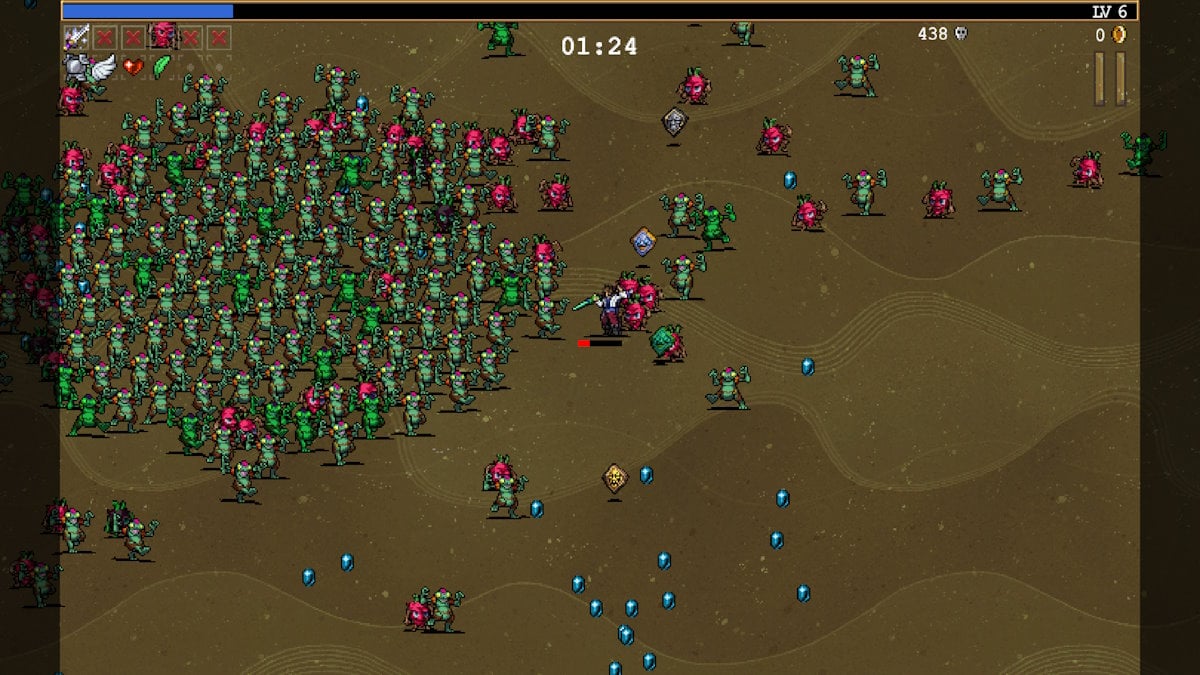
Task: Pause the game with the pause button
Action: [1110, 78]
